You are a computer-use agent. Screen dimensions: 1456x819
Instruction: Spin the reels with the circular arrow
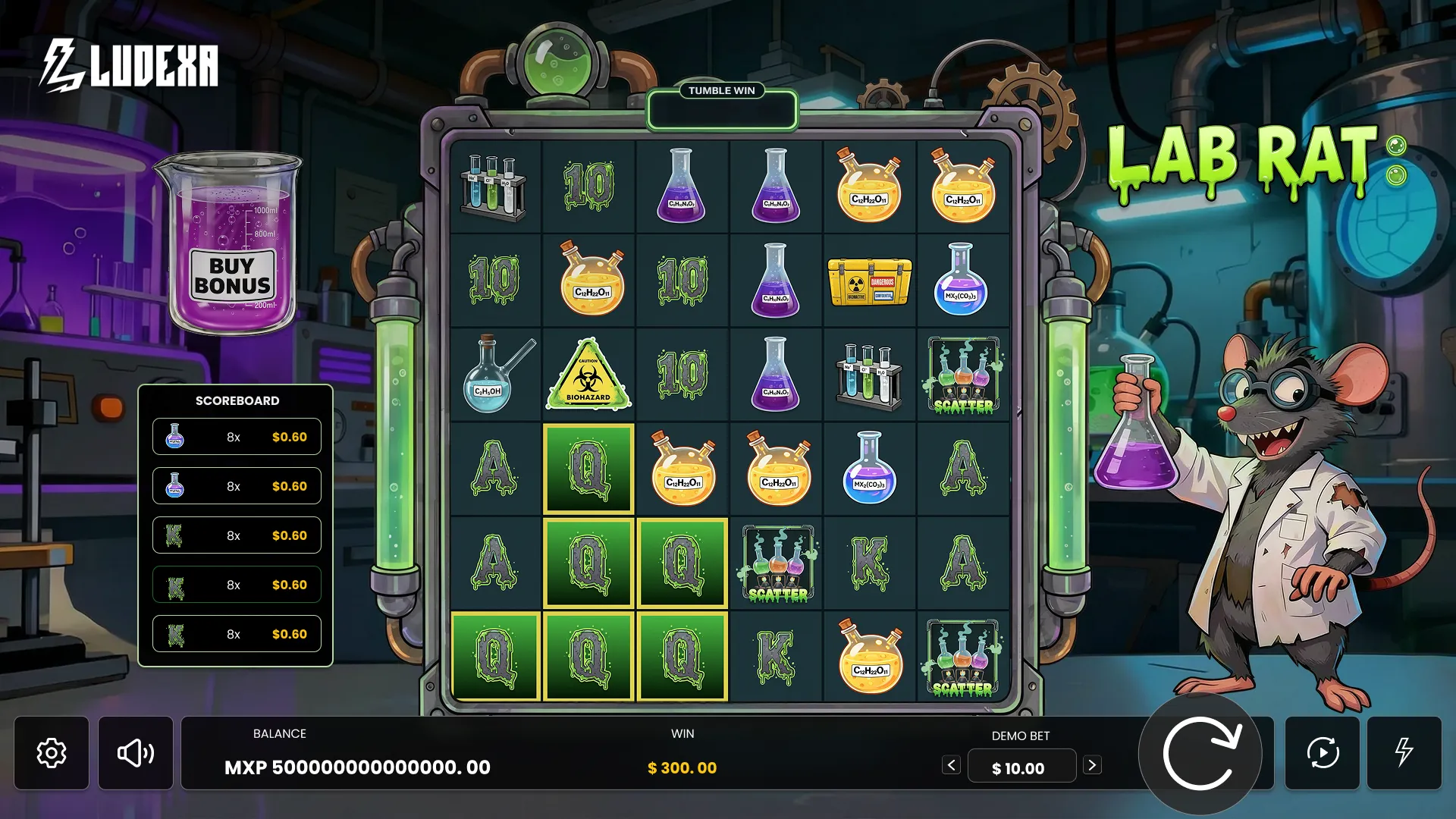[x=1200, y=754]
